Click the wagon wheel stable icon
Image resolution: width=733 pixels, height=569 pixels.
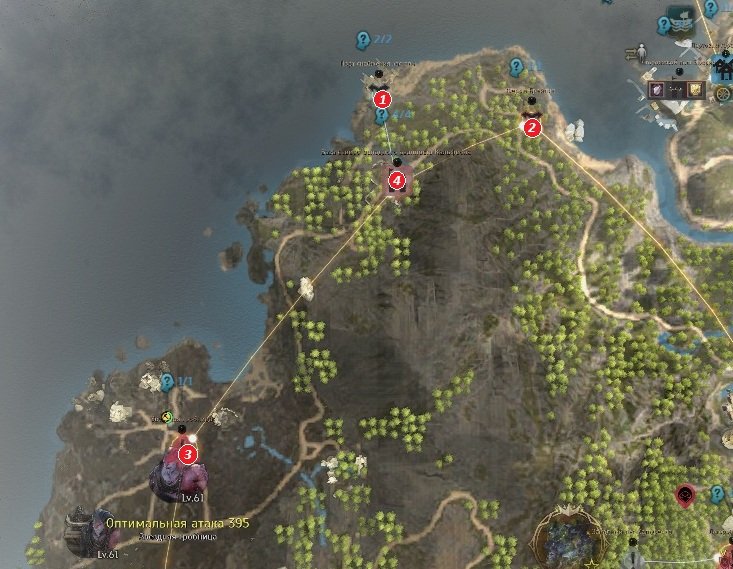click(722, 95)
